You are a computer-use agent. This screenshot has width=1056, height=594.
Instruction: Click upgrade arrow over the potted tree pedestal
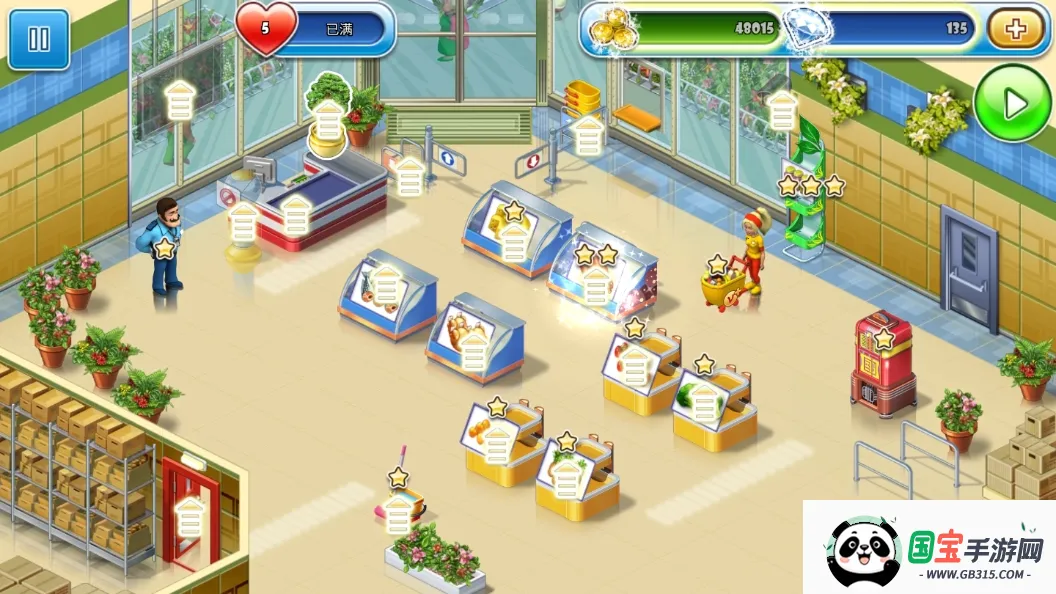tap(329, 121)
